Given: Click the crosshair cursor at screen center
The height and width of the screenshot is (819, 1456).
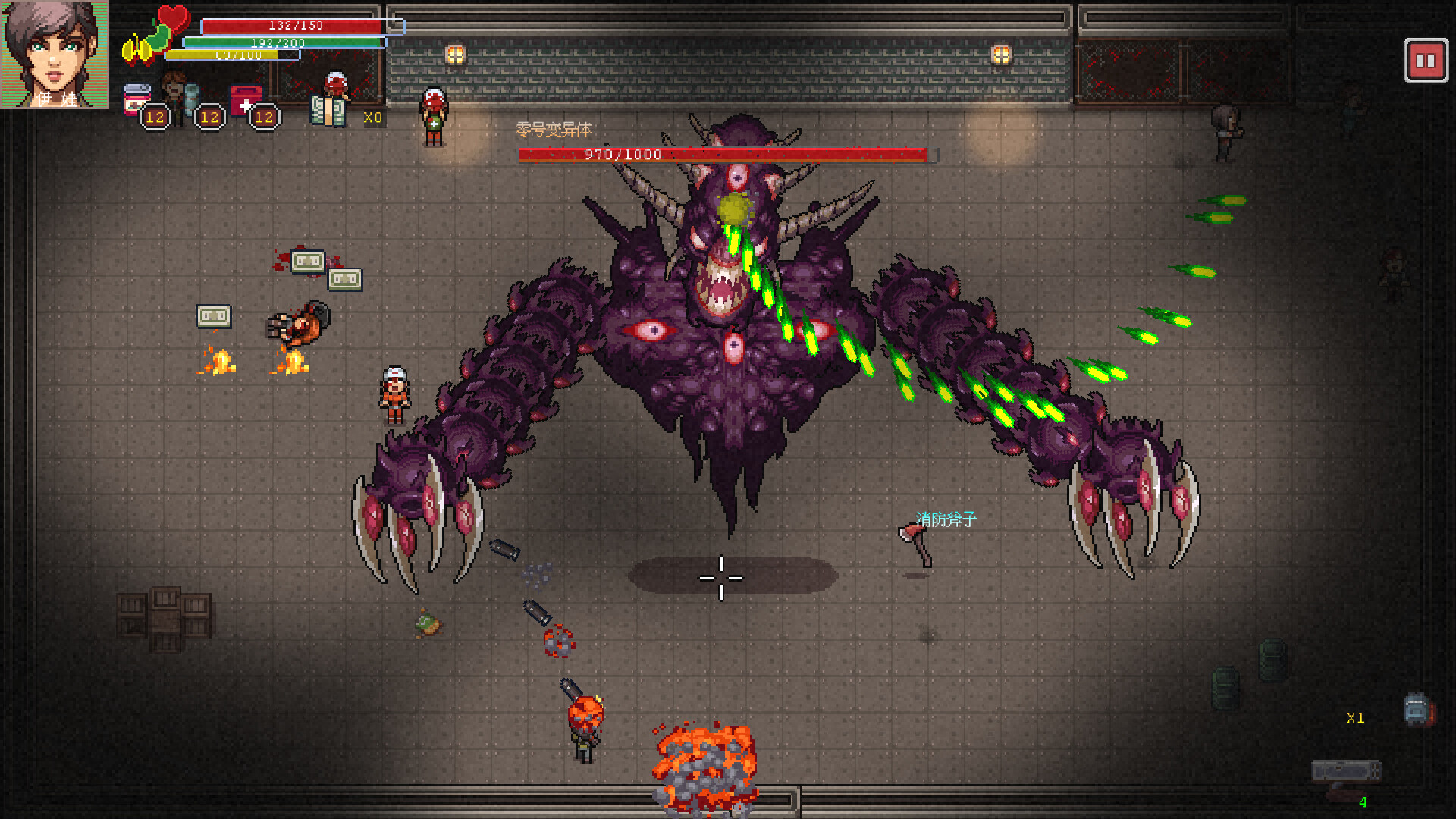Looking at the screenshot, I should pos(721,578).
